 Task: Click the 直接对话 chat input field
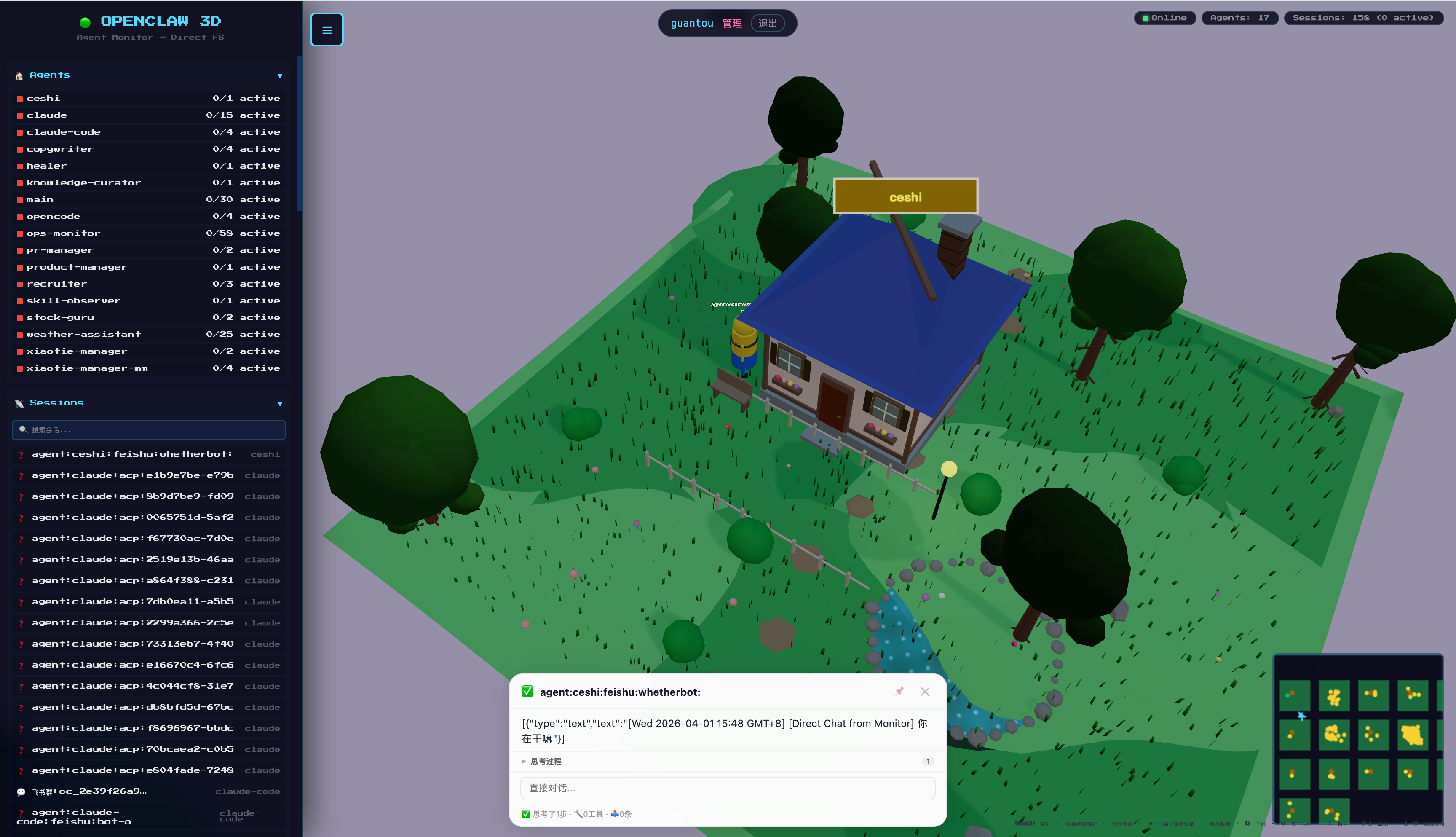point(728,788)
